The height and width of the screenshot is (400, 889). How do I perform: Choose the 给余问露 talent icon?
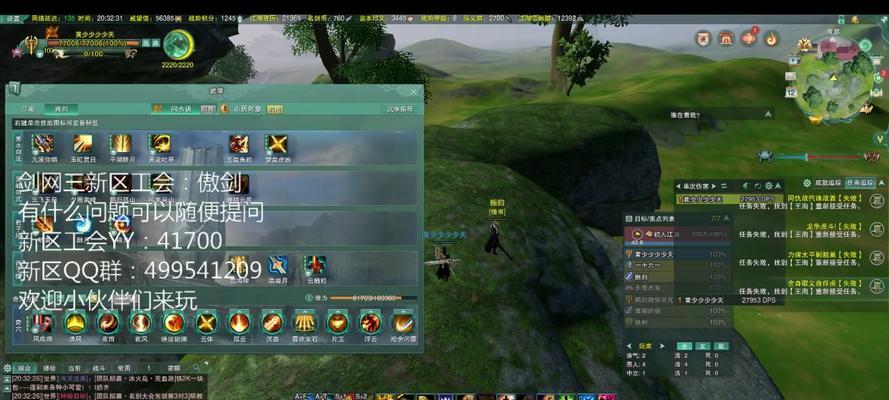[x=402, y=322]
